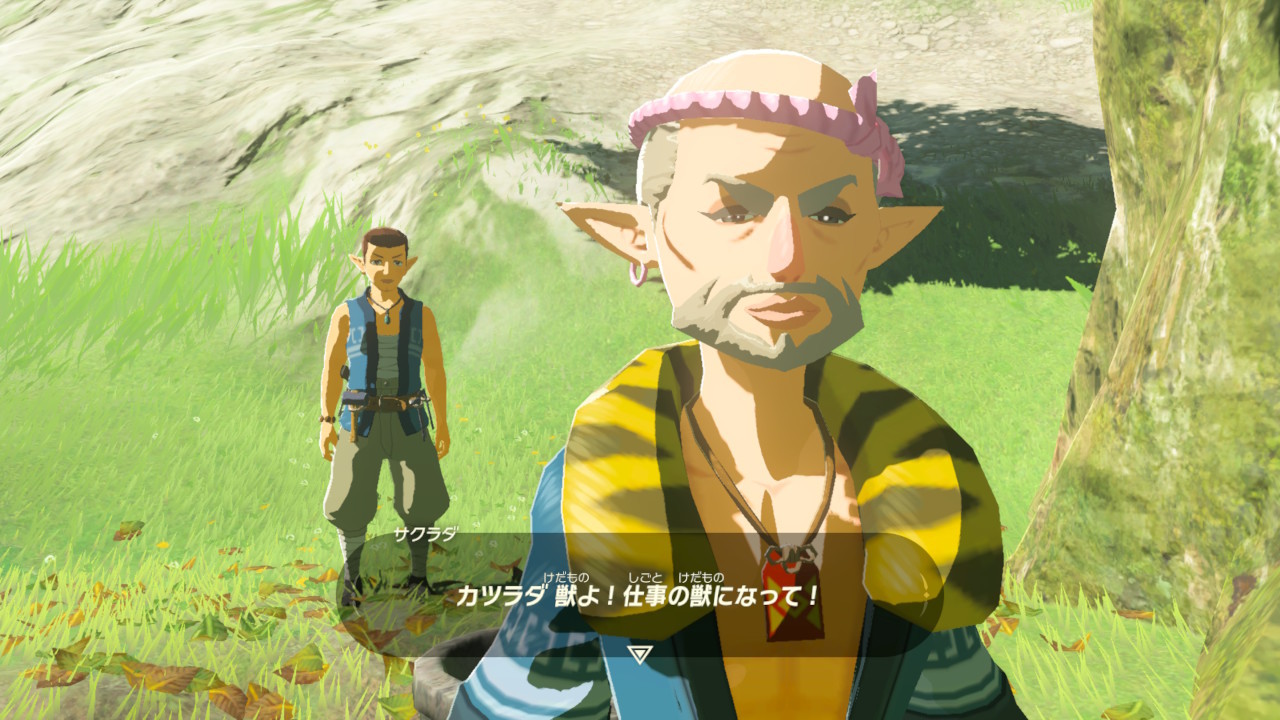1280x720 pixels.
Task: Advance dialogue using the down-arrow indicator
Action: pos(639,654)
